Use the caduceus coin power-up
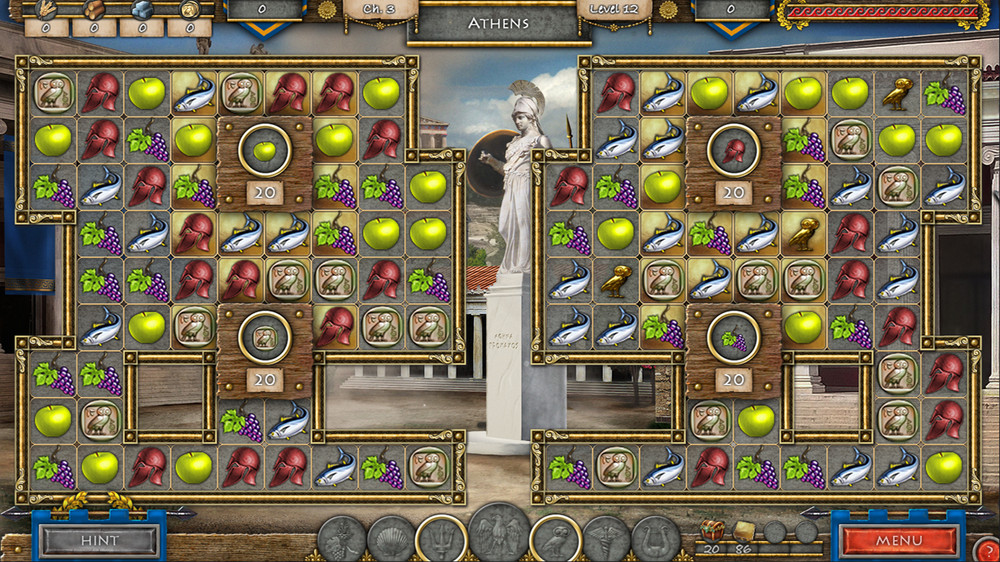Image resolution: width=1000 pixels, height=562 pixels. [x=606, y=540]
